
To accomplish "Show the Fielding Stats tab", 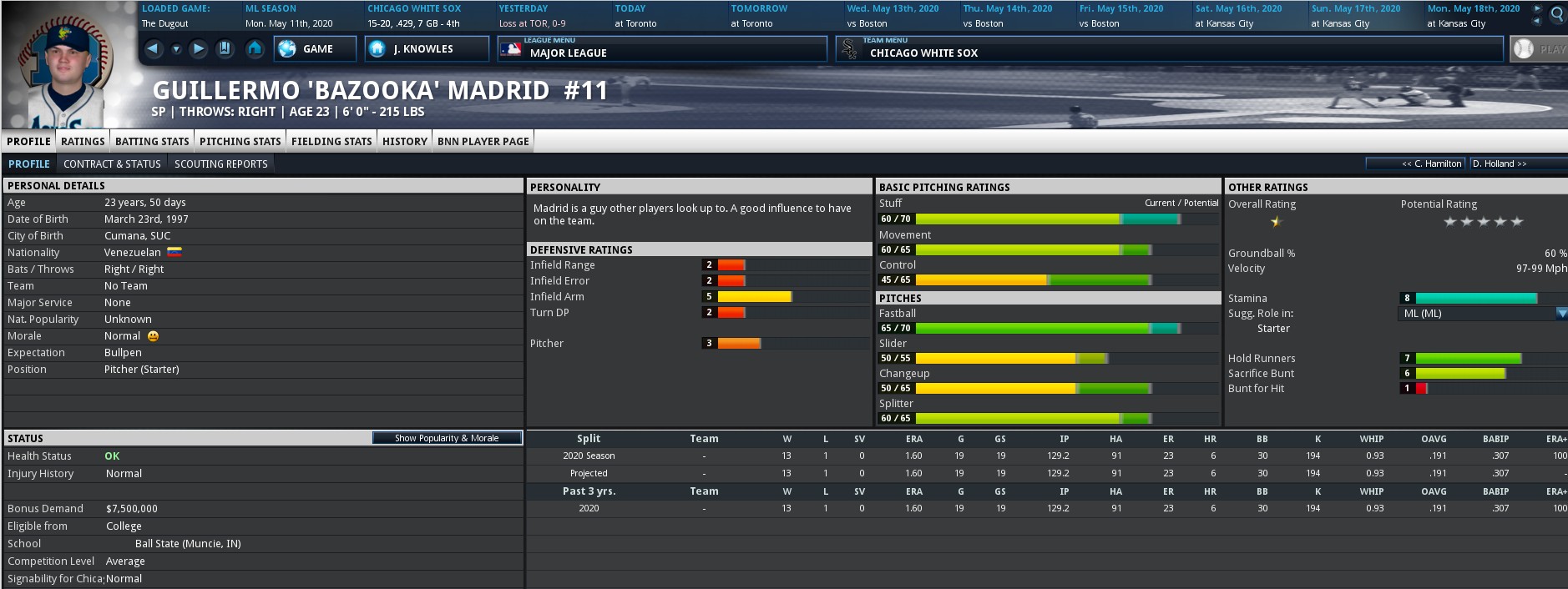I will [331, 141].
